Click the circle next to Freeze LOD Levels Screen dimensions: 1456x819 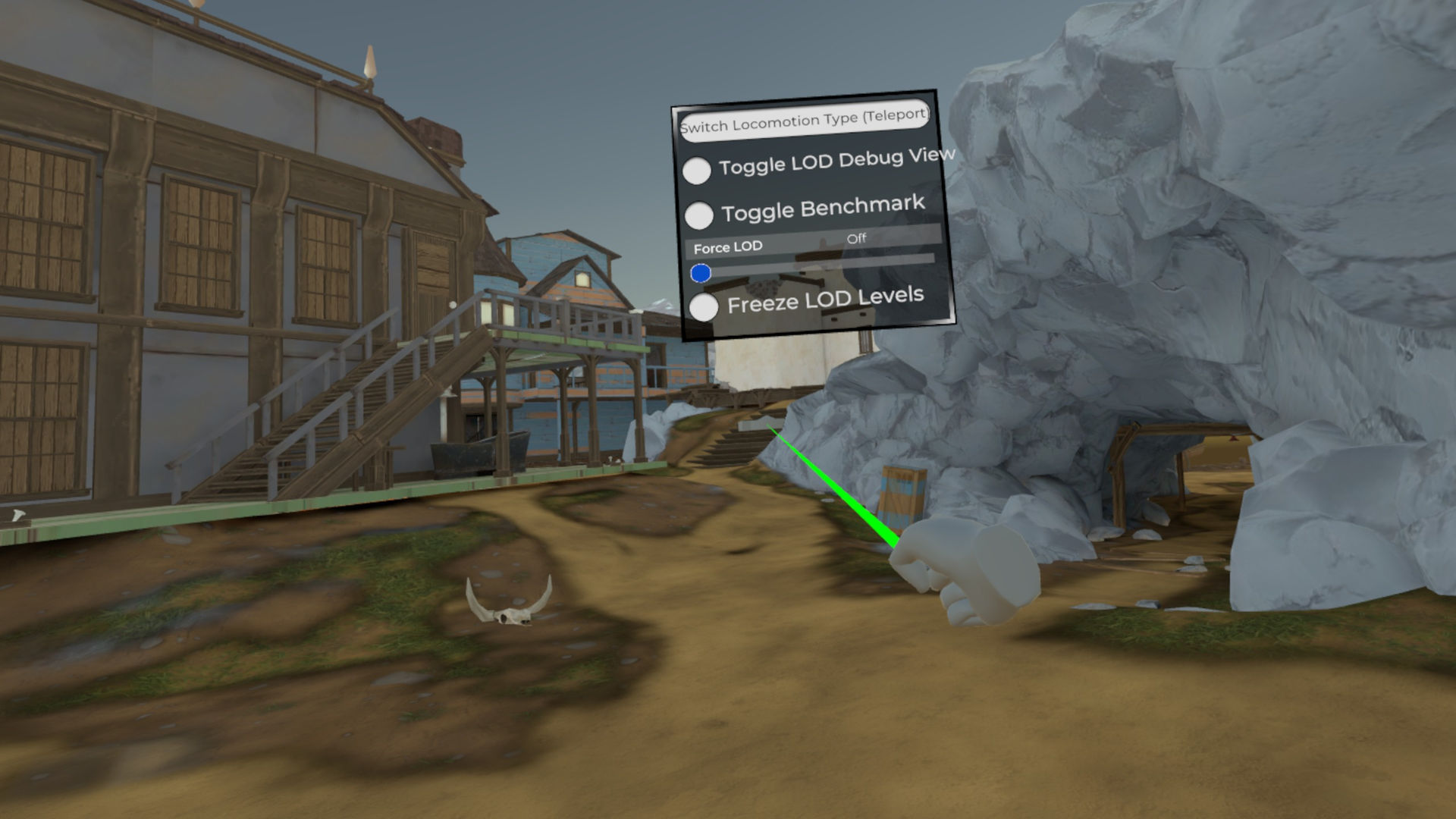(704, 306)
